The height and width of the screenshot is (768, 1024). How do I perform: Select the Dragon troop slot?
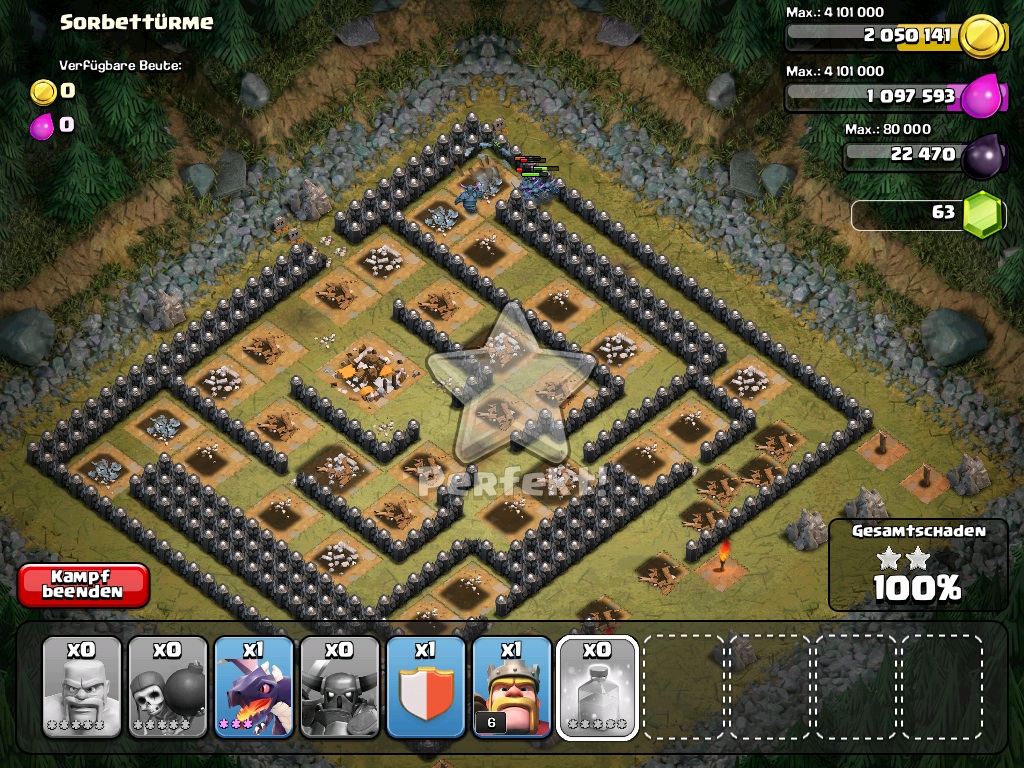254,687
